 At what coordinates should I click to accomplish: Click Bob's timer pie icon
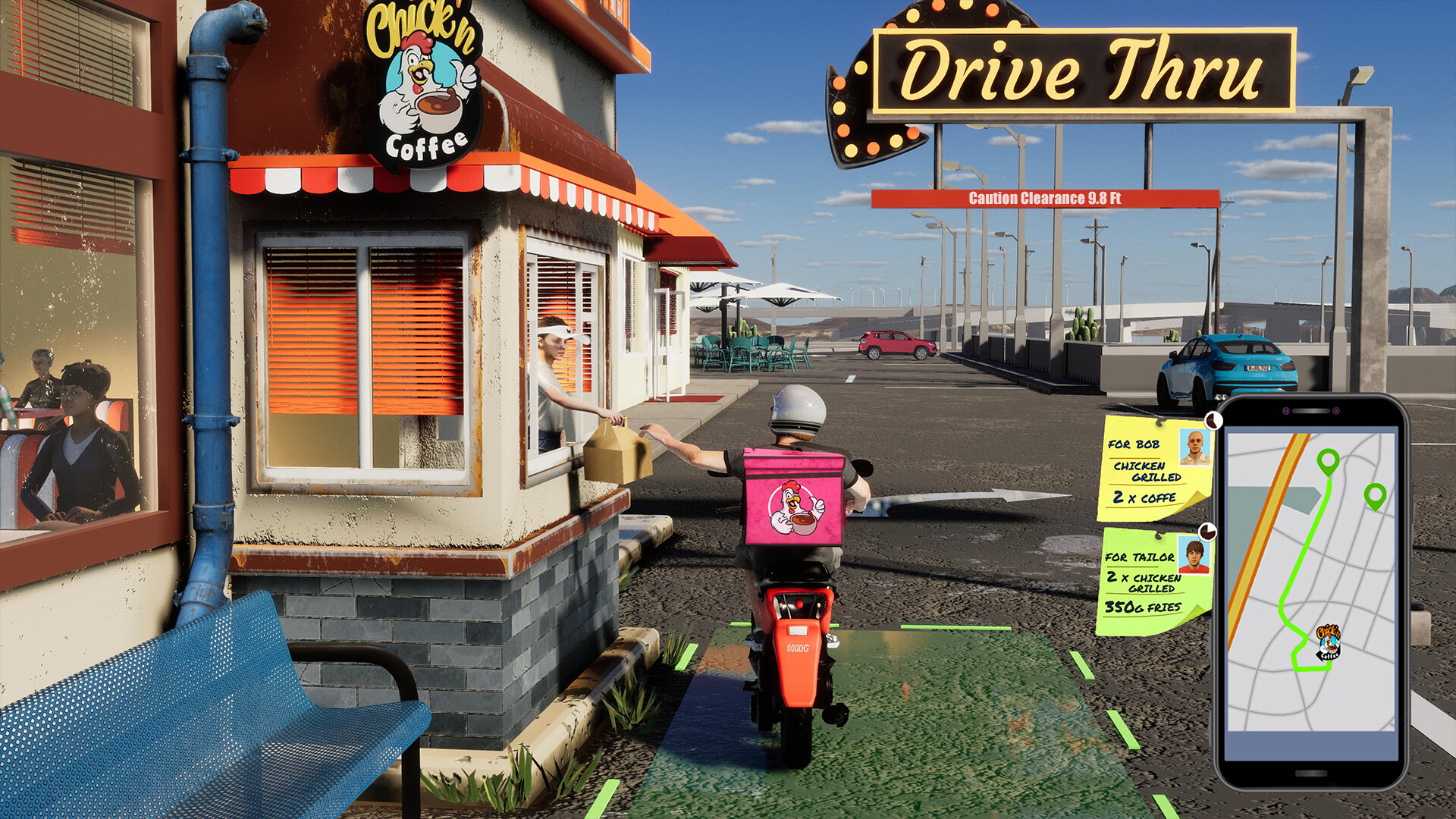click(1214, 421)
